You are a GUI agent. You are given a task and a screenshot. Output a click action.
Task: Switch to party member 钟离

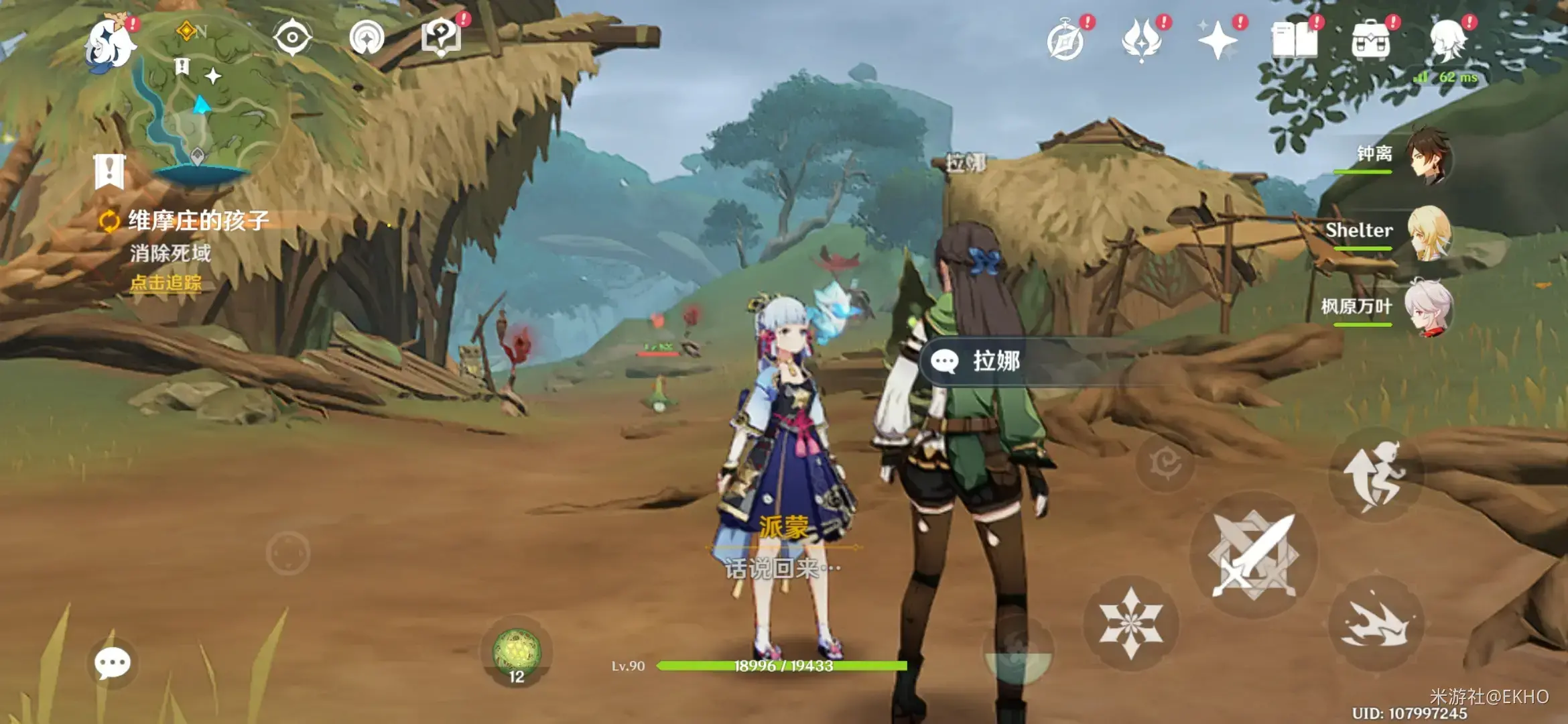(x=1427, y=156)
